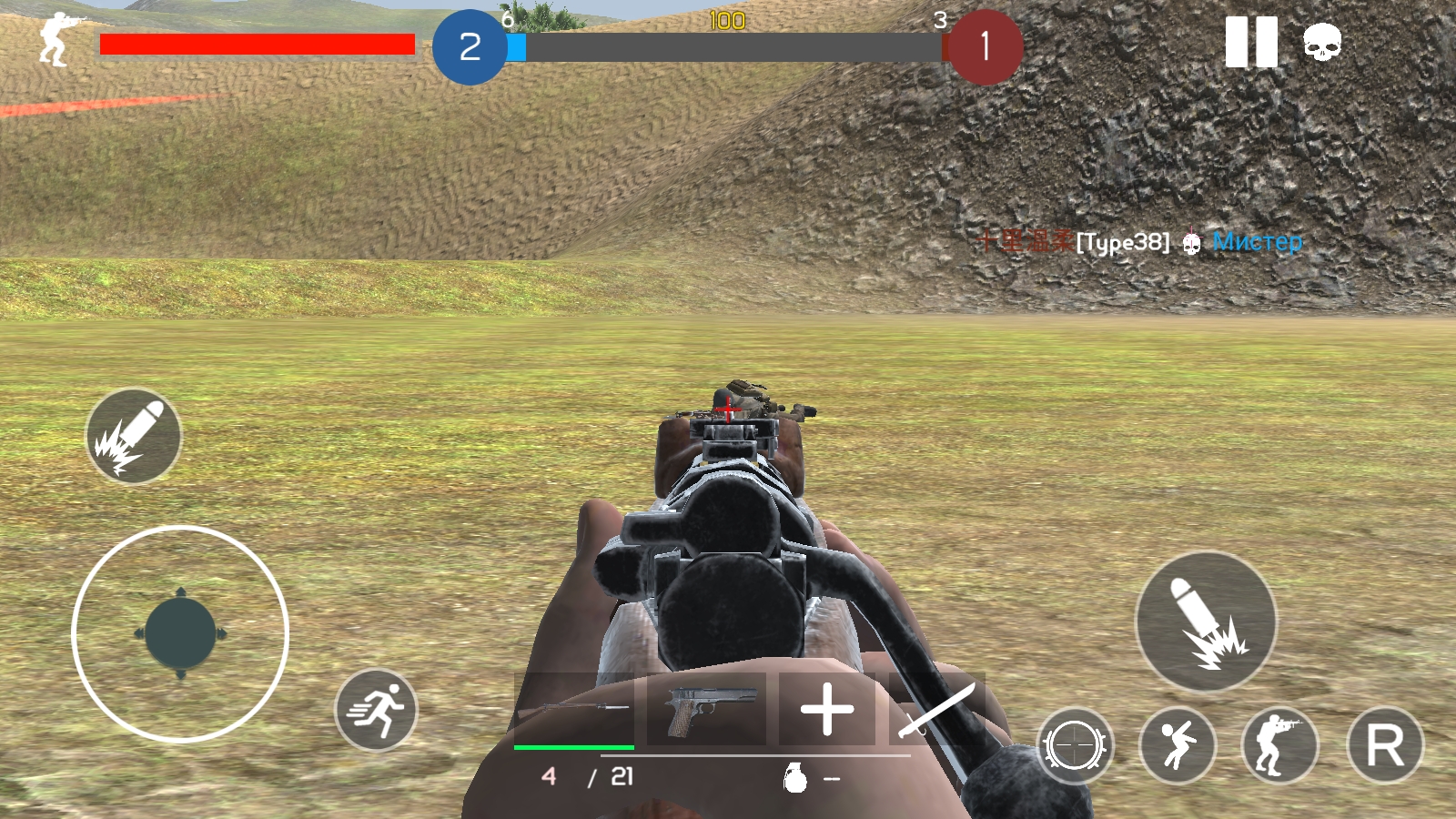This screenshot has width=1456, height=819.
Task: Select the soldier weapon-switch icon
Action: pos(1278,744)
